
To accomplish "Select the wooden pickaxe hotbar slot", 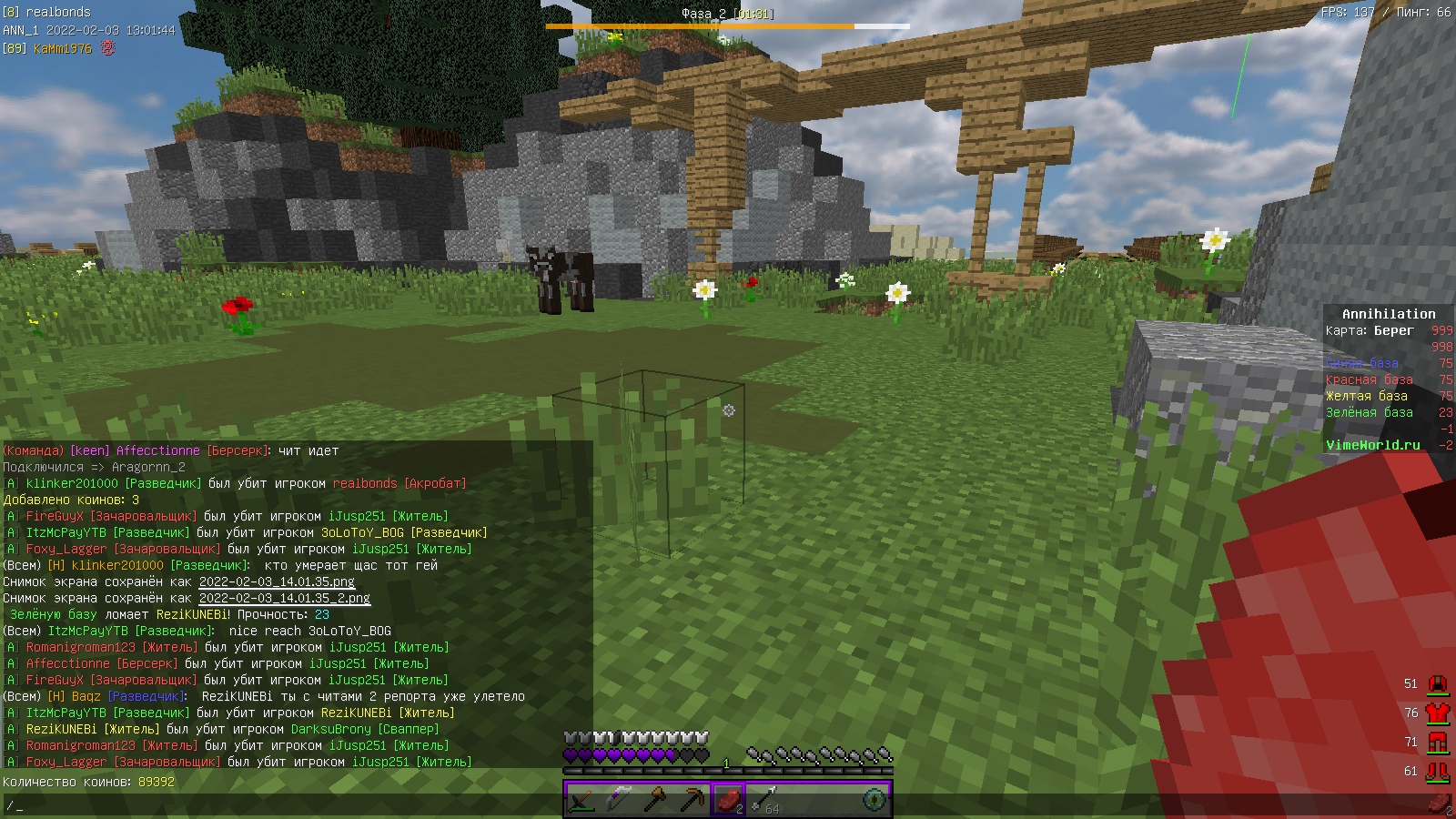I will 692,800.
